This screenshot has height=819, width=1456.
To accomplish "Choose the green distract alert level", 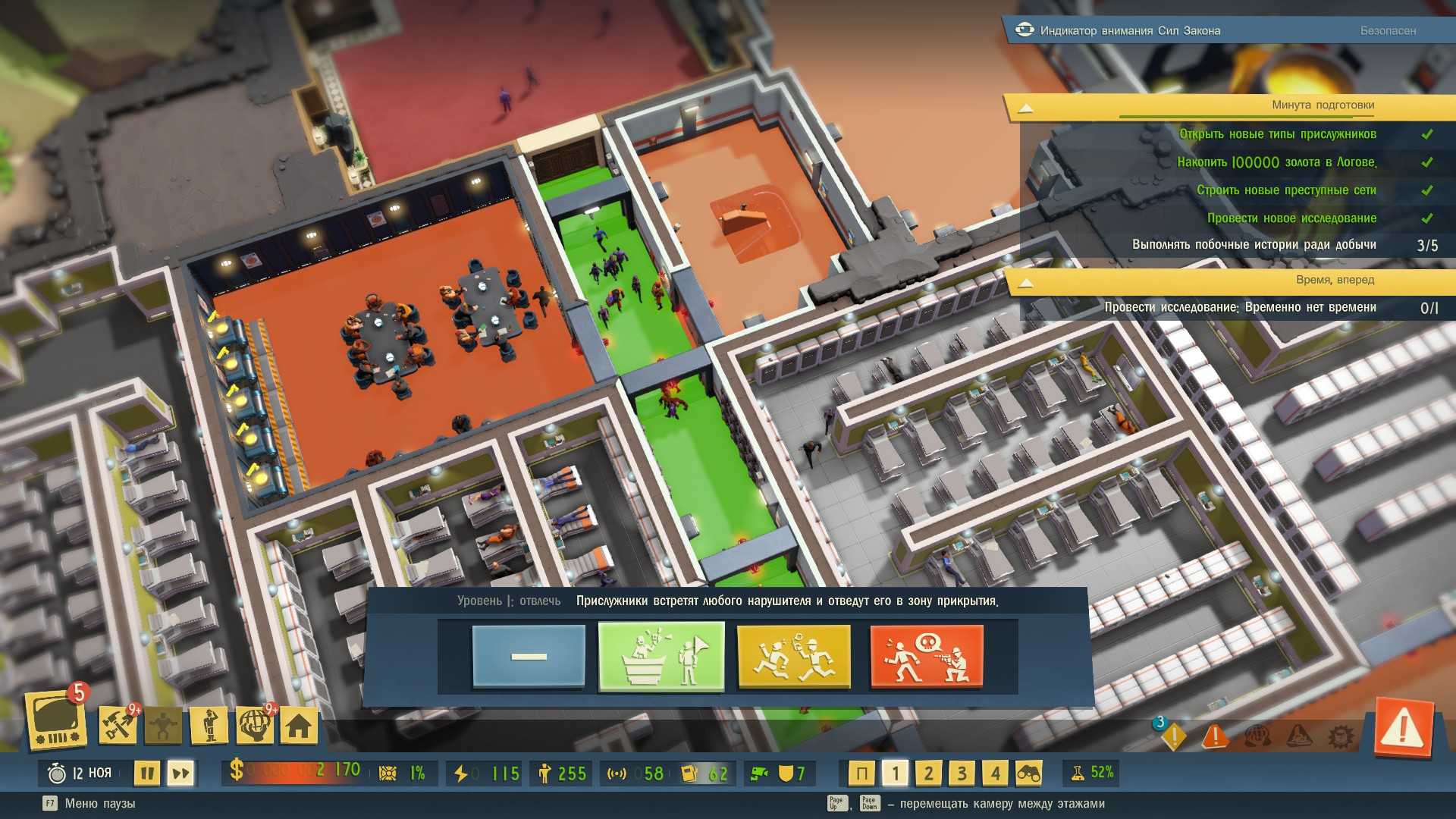I will [x=661, y=656].
